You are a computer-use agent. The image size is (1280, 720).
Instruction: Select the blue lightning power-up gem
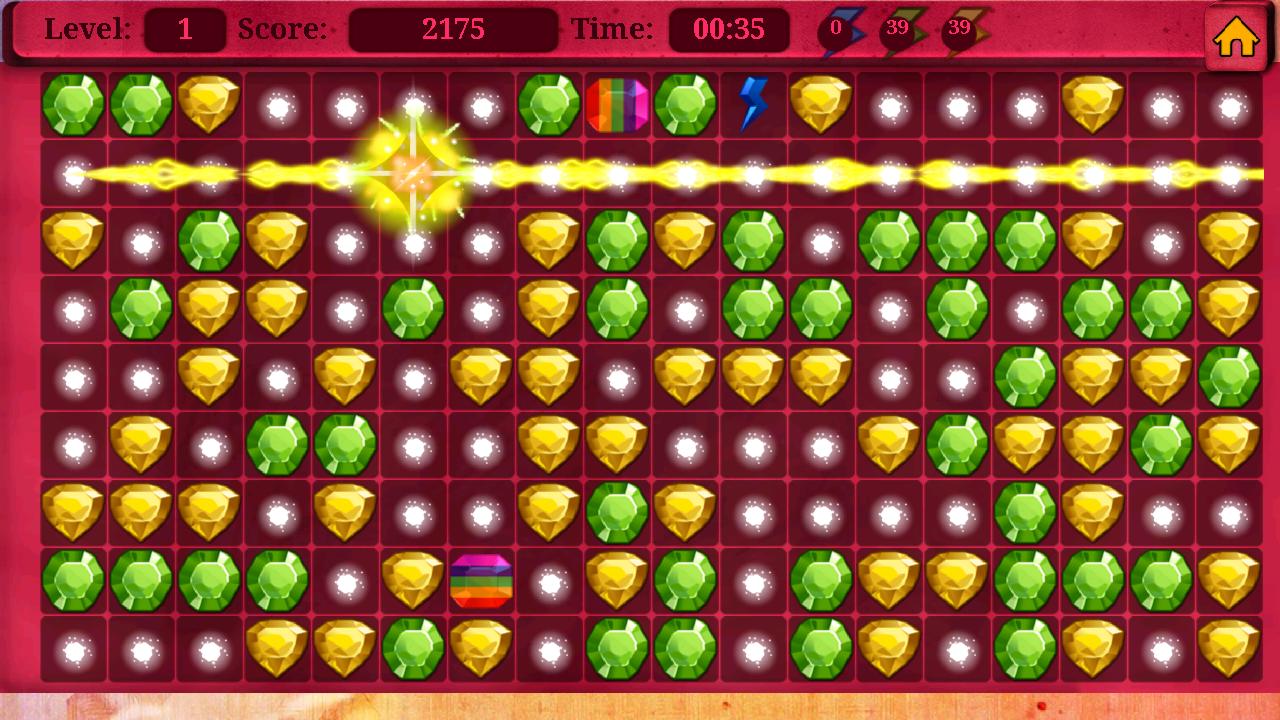coord(755,105)
